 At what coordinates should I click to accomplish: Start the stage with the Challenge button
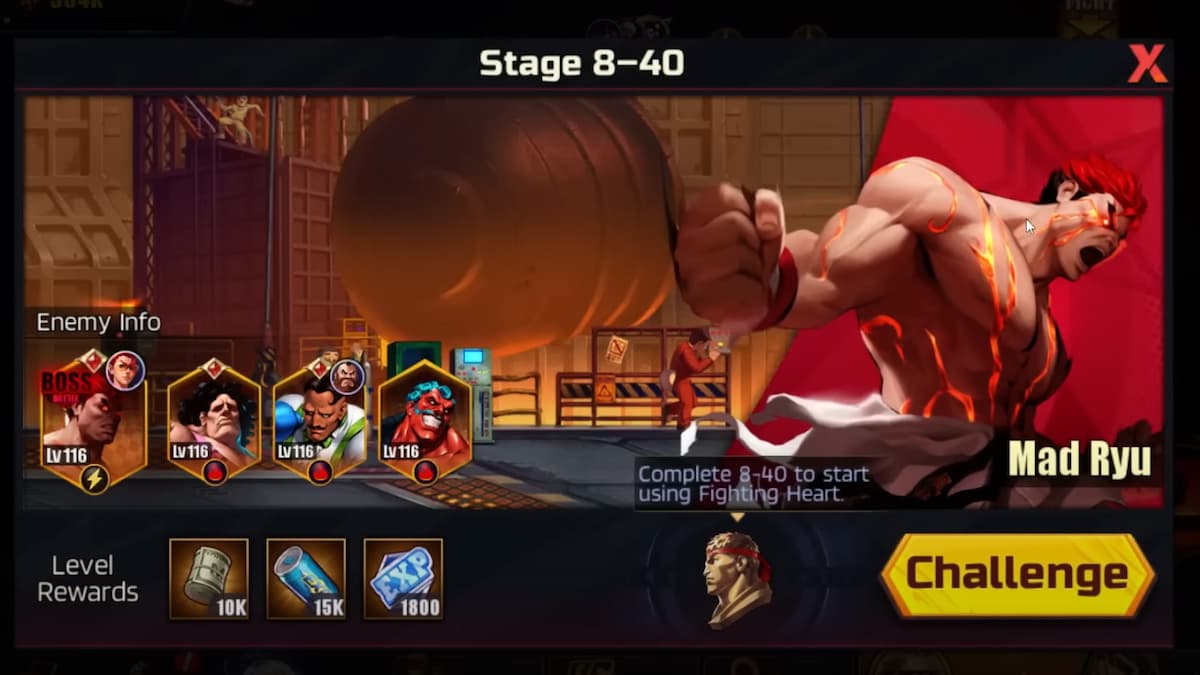[1017, 575]
